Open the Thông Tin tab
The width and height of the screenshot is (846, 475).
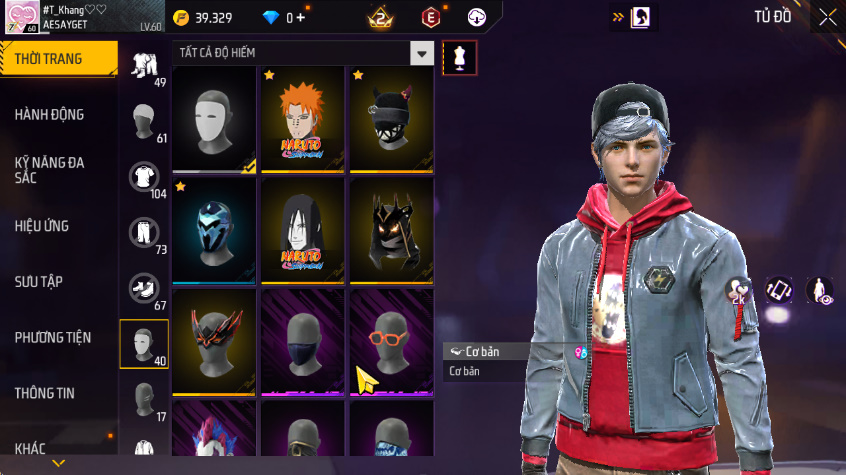(x=44, y=393)
